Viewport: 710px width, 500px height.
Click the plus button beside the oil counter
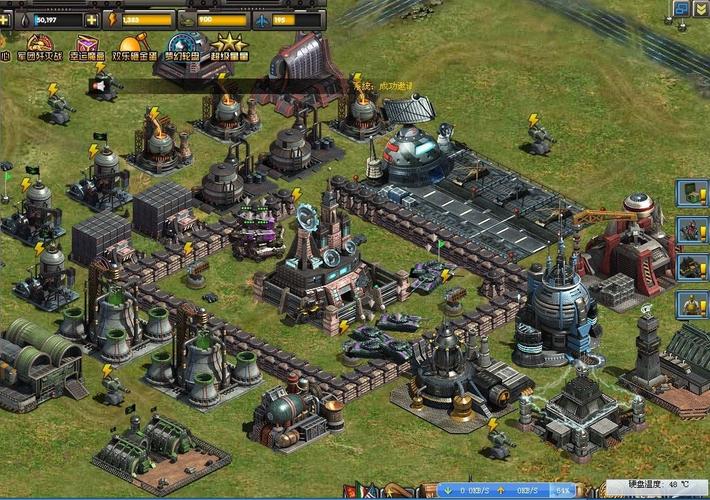pyautogui.click(x=92, y=19)
